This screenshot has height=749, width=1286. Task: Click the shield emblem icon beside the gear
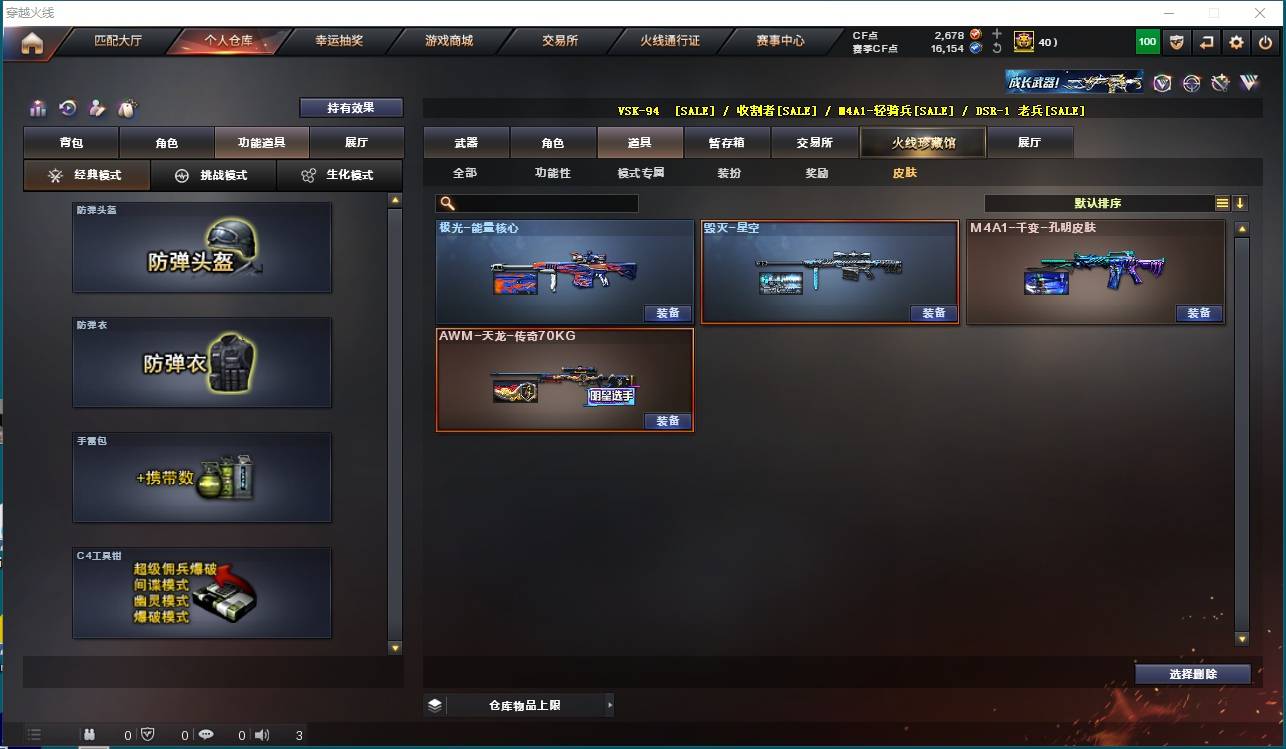tap(1177, 42)
